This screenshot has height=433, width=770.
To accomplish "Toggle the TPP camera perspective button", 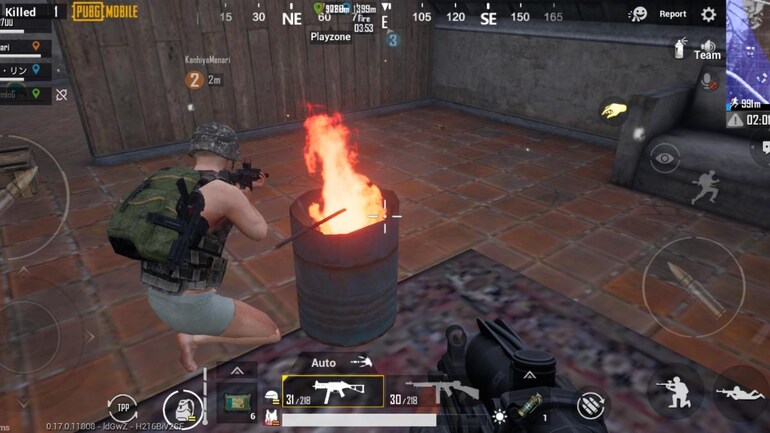I will (x=122, y=408).
